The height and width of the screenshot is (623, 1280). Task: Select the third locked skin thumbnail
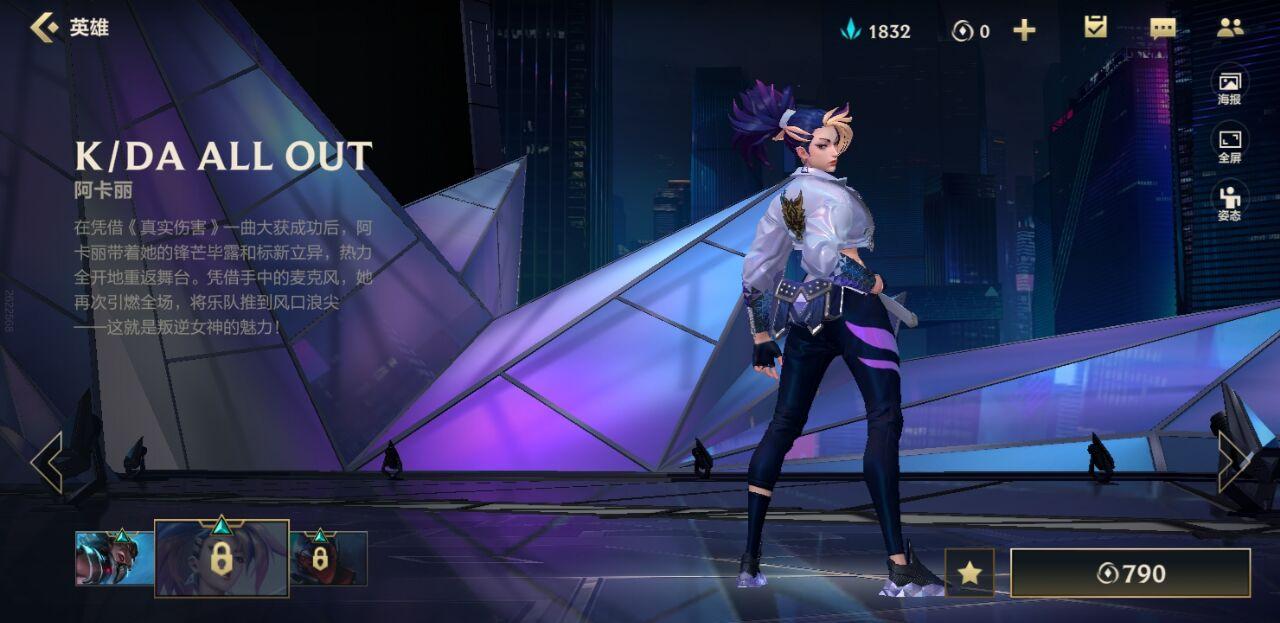[x=328, y=558]
